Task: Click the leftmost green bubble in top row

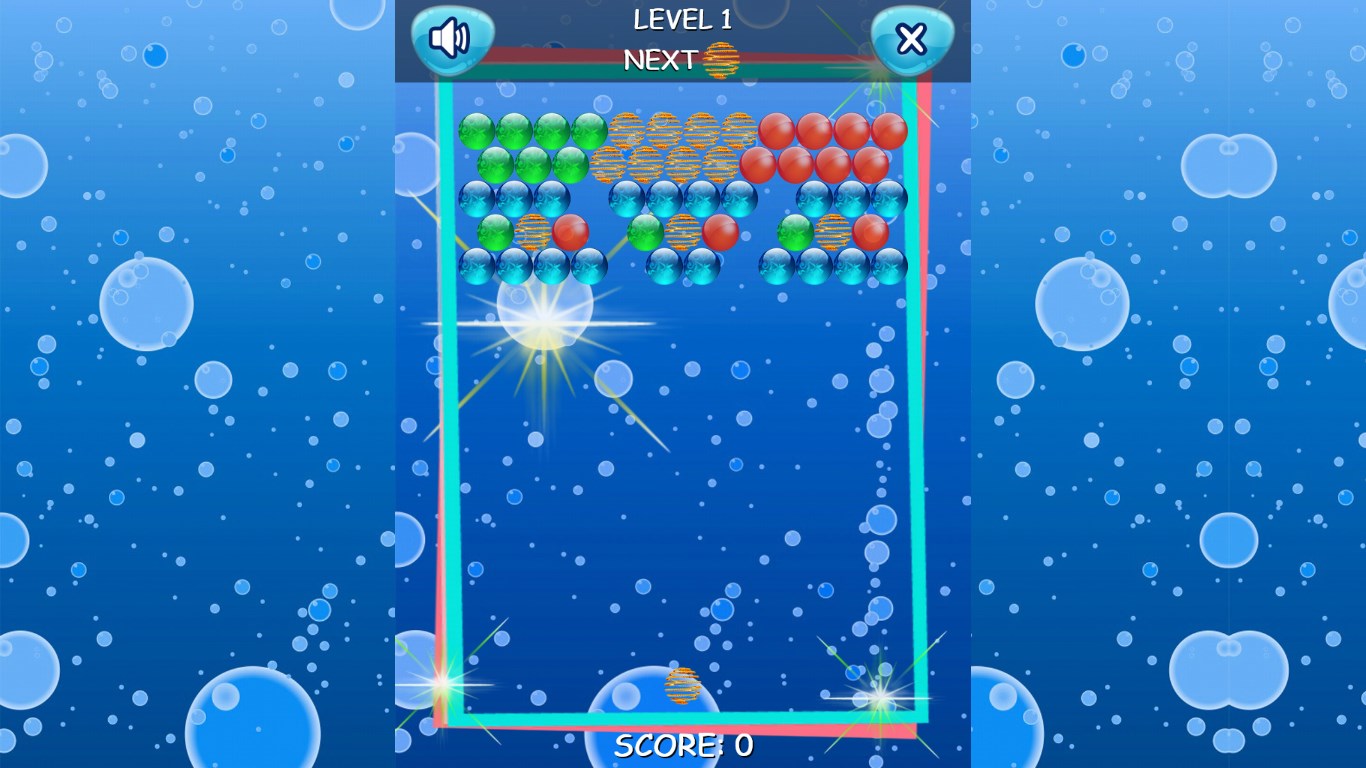Action: [476, 131]
